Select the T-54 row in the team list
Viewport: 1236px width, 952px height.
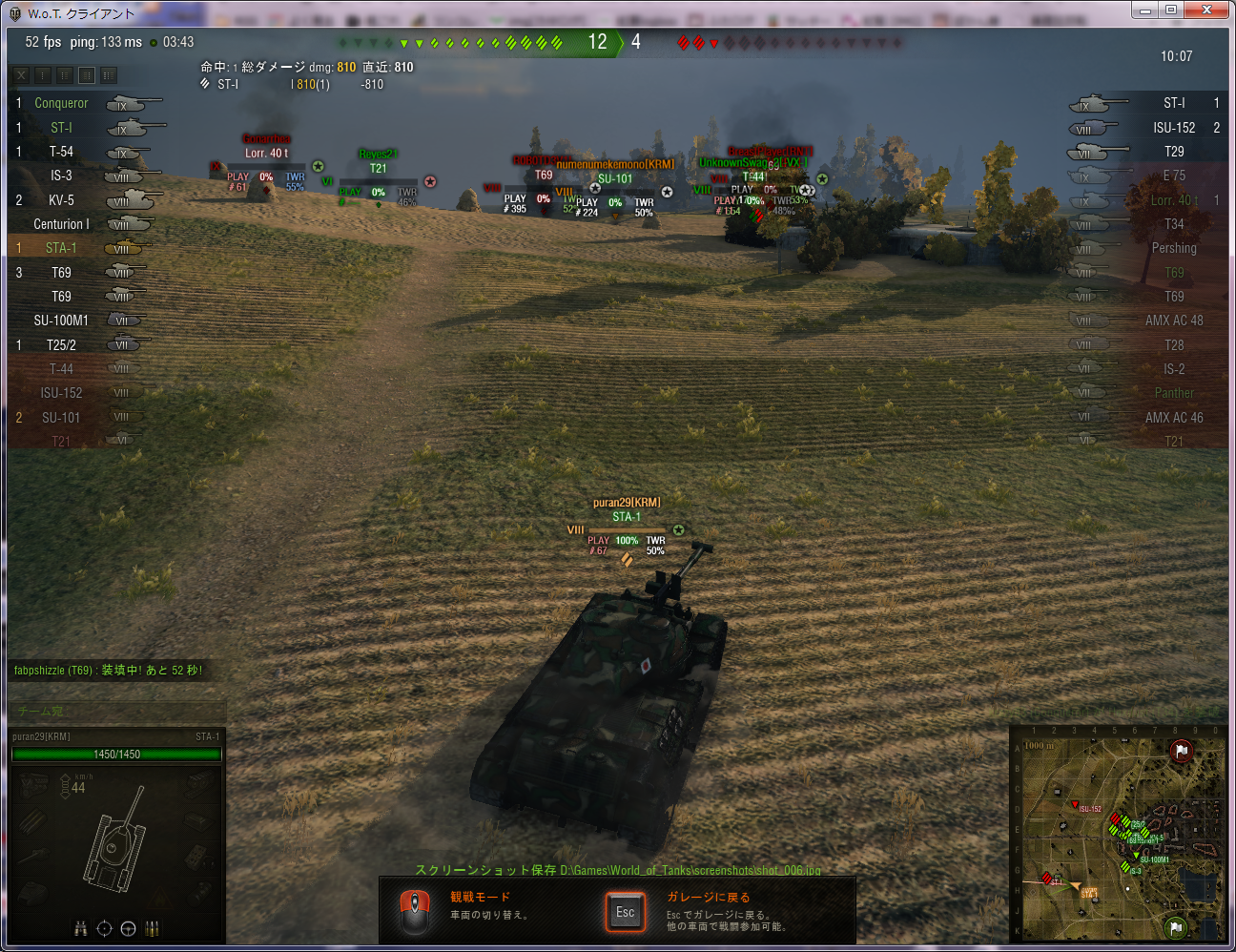[61, 152]
